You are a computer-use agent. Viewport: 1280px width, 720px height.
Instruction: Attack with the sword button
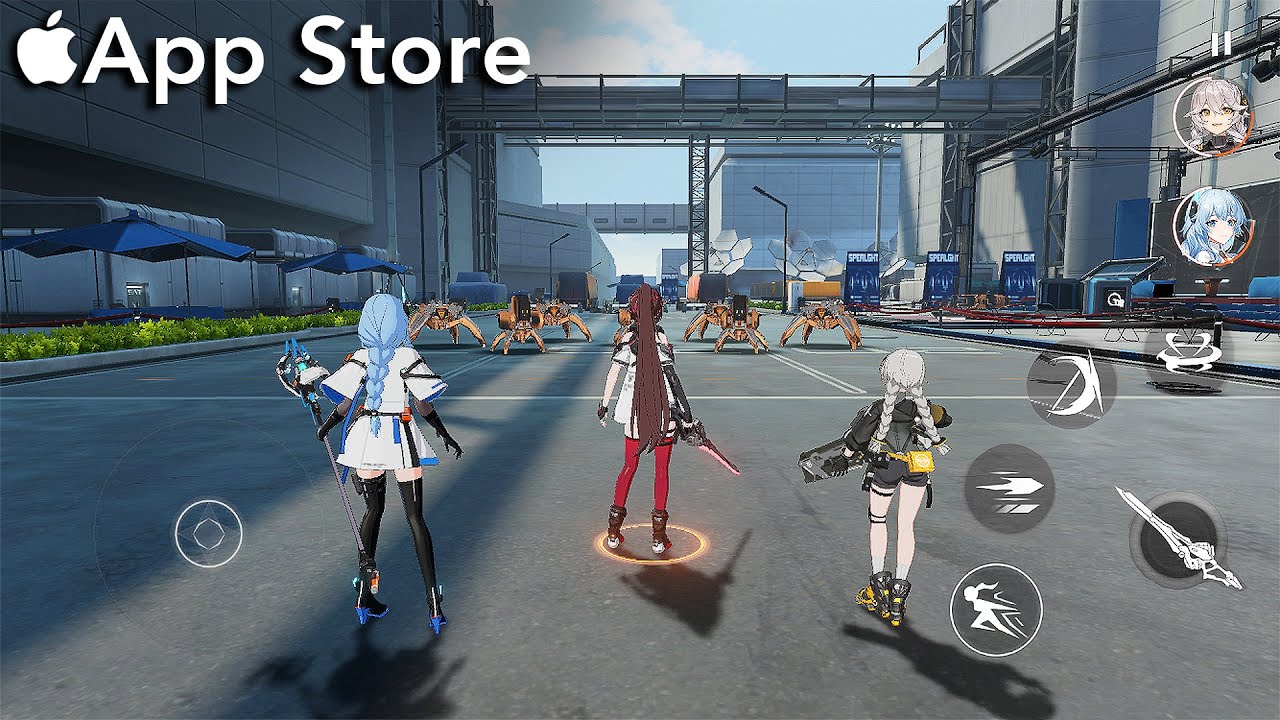coord(1177,537)
